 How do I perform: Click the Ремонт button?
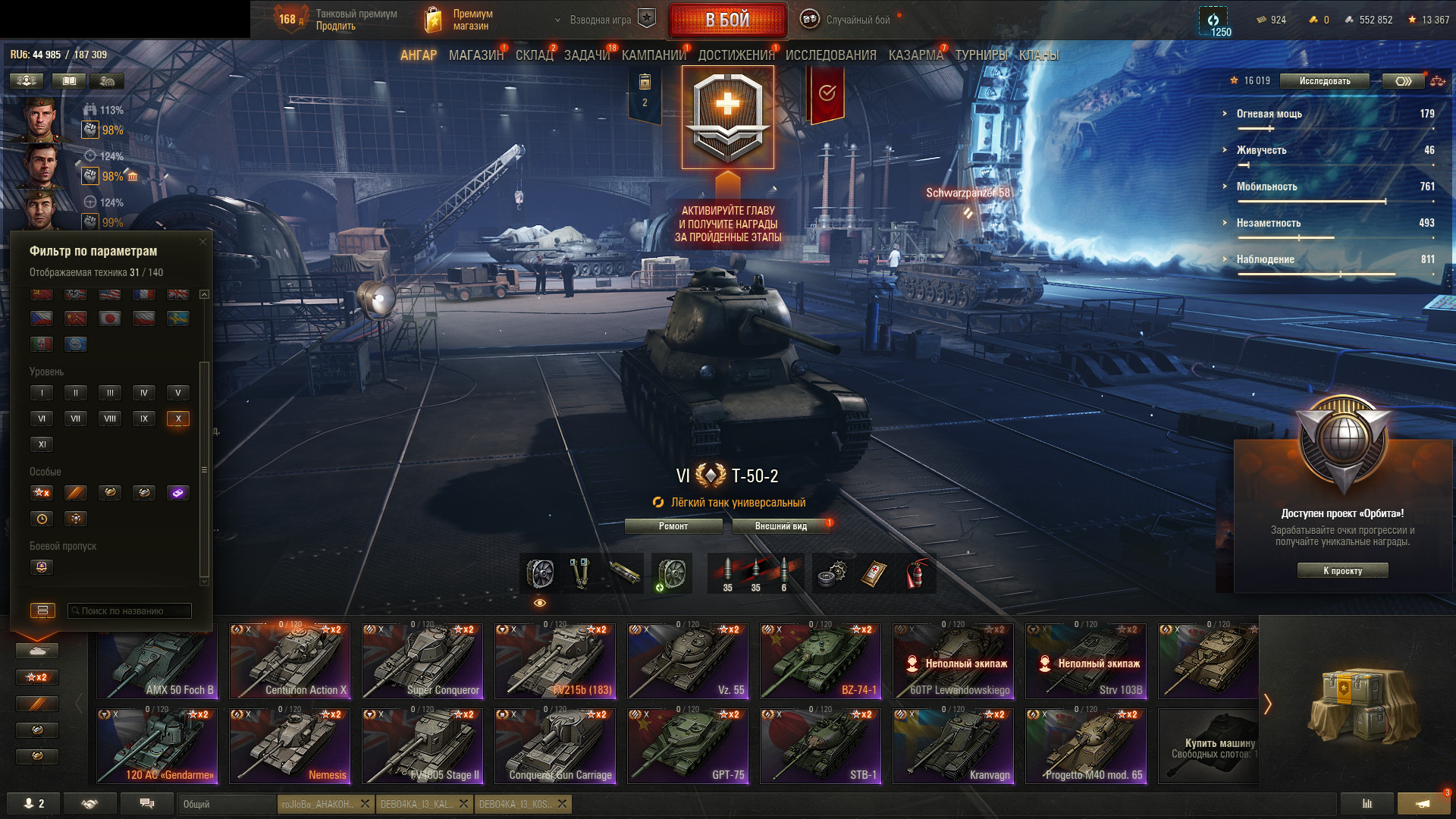[x=673, y=526]
